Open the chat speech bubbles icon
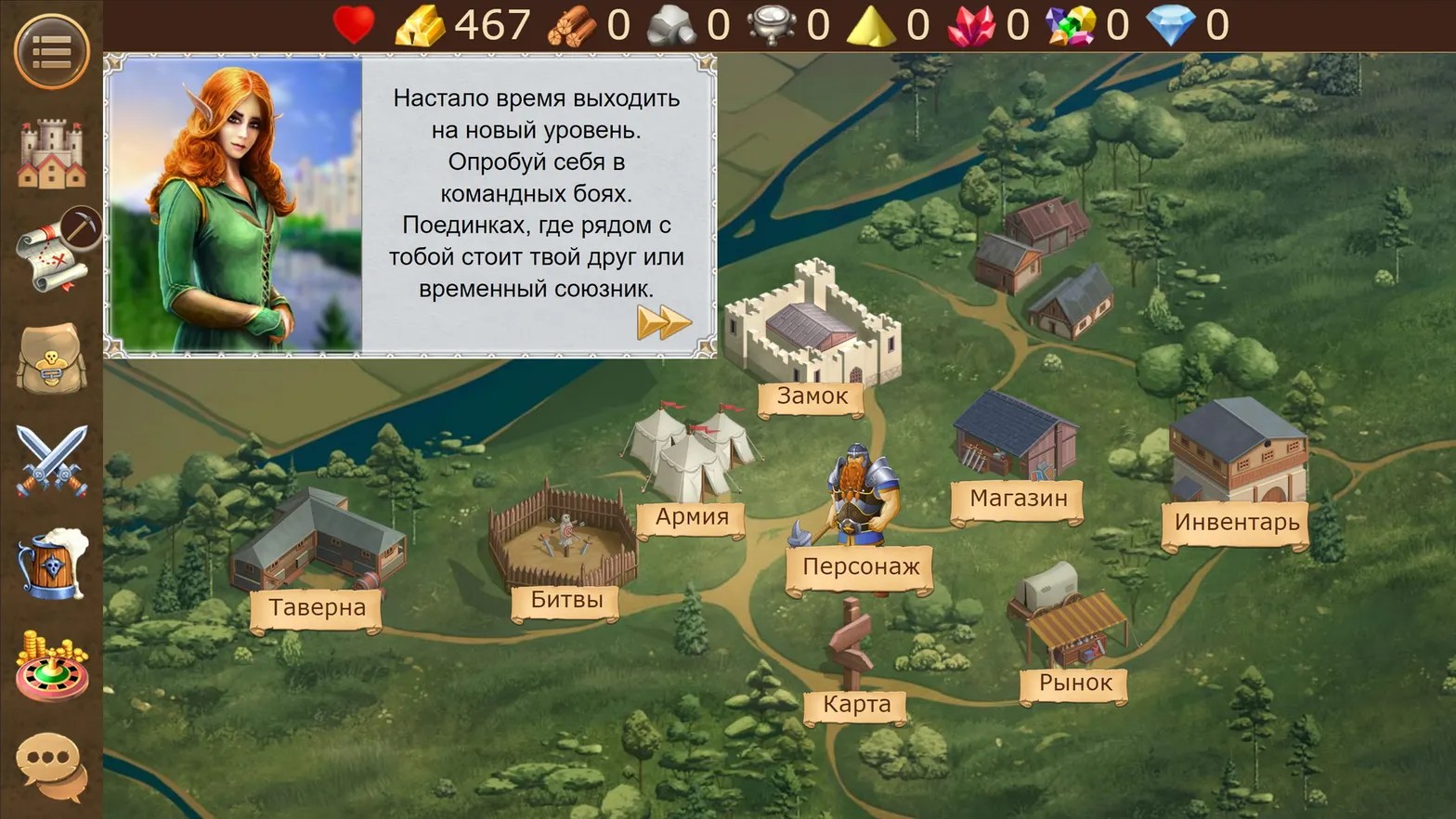 [52, 767]
